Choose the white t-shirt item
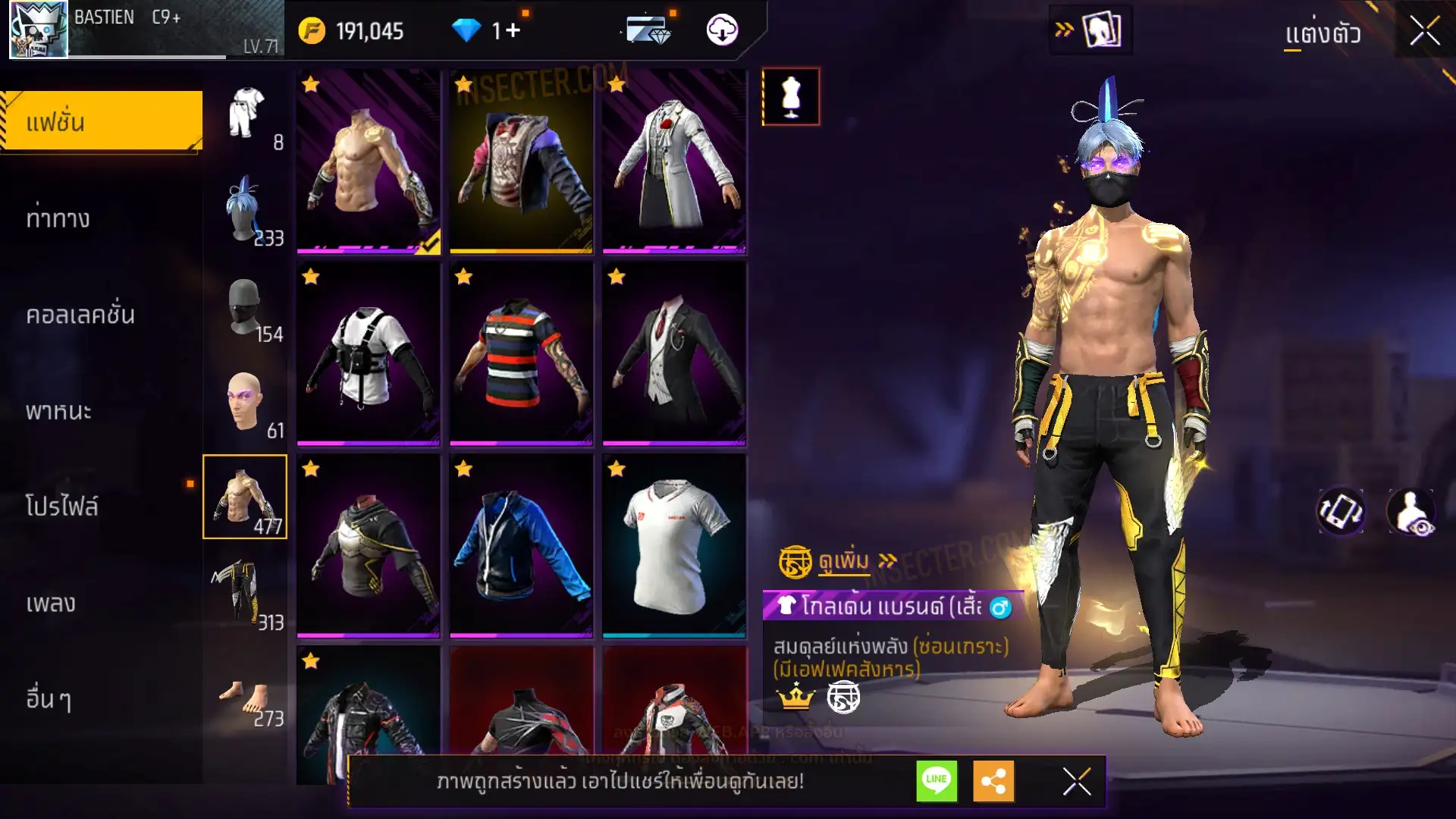The height and width of the screenshot is (819, 1456). [x=674, y=545]
